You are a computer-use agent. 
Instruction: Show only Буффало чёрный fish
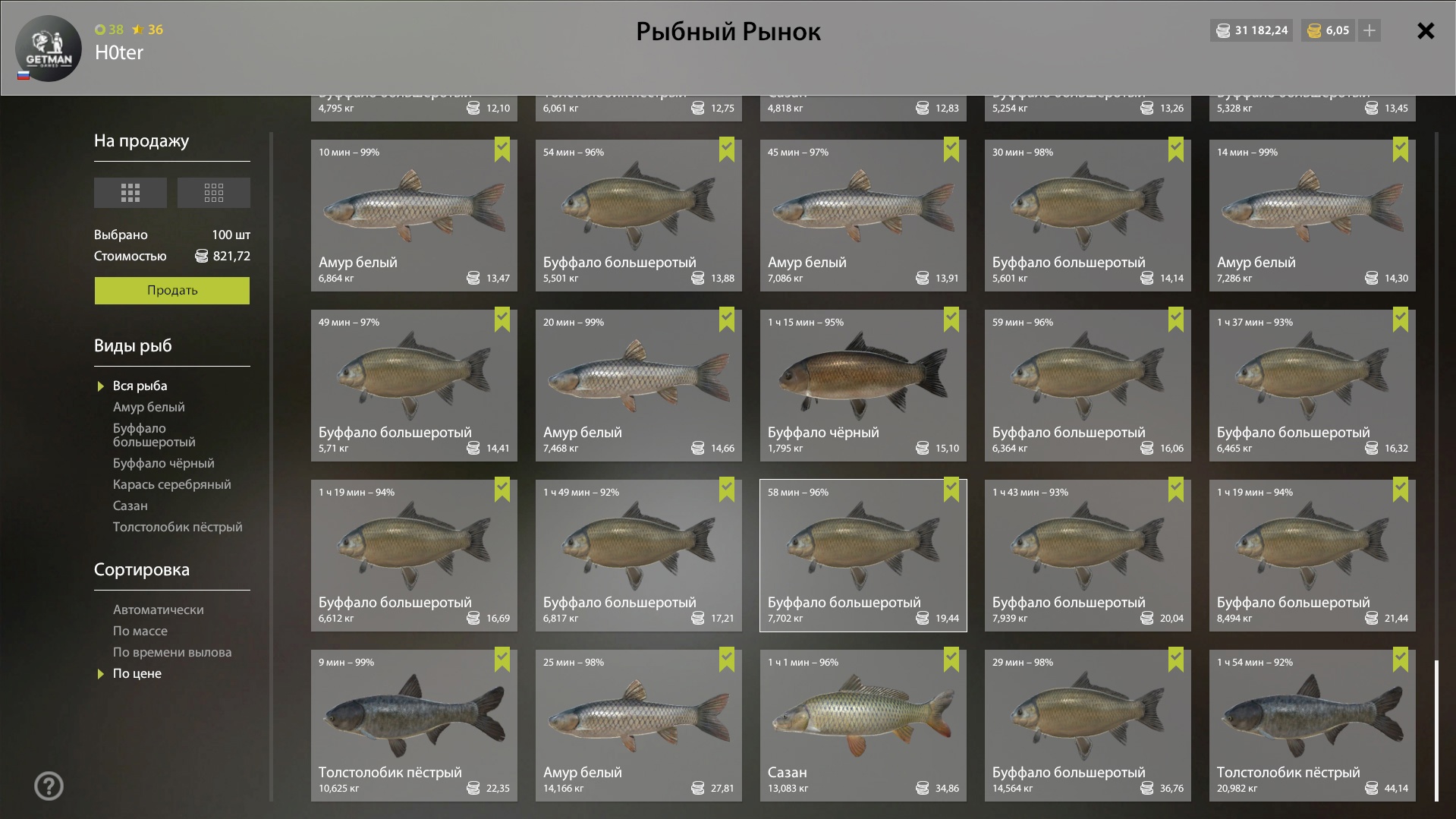tap(163, 464)
